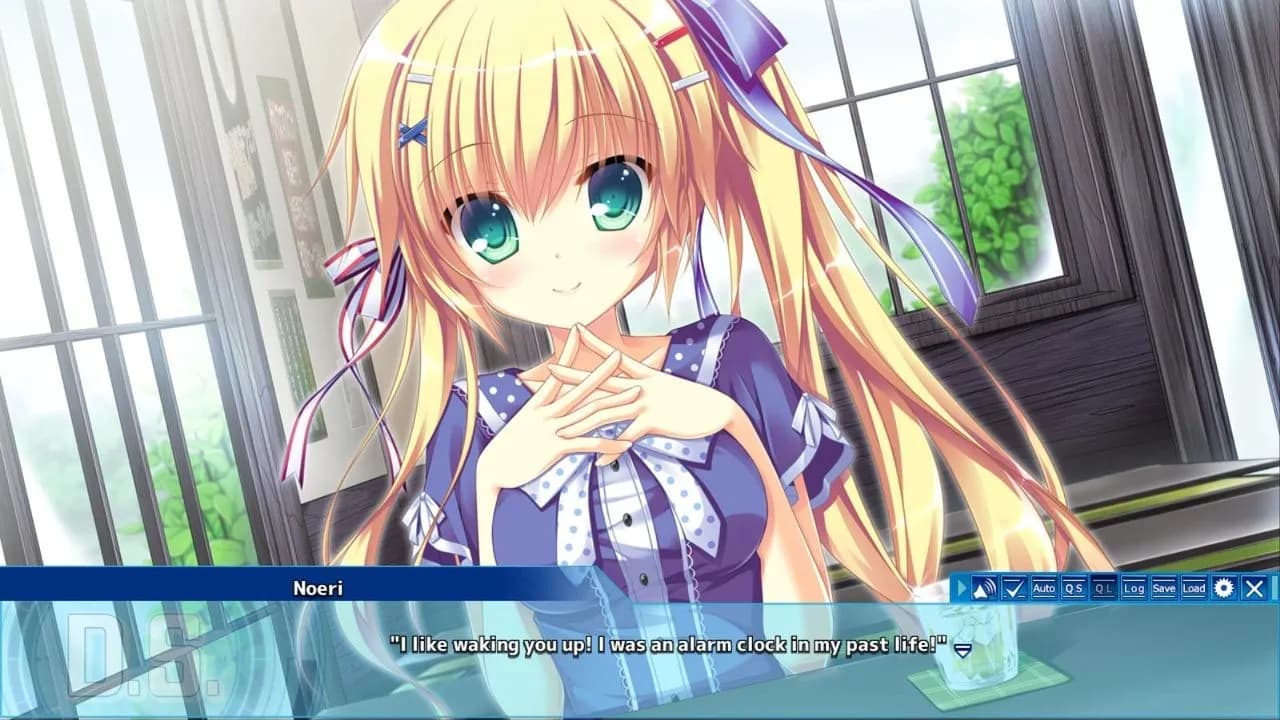Toggle voice playback with the speaker icon
This screenshot has height=720, width=1280.
click(x=985, y=589)
